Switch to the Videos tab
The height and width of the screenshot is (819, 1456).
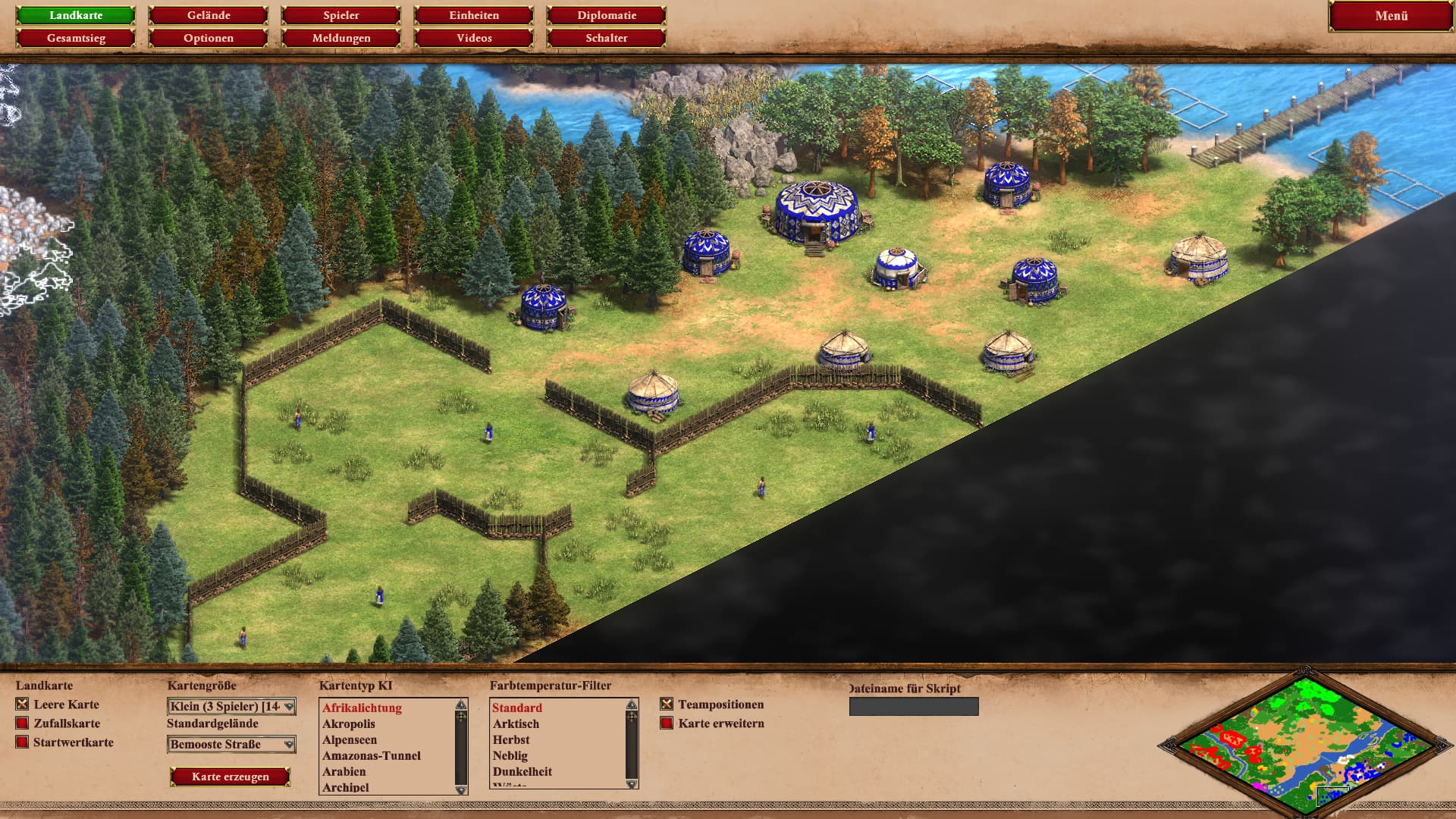pyautogui.click(x=474, y=38)
